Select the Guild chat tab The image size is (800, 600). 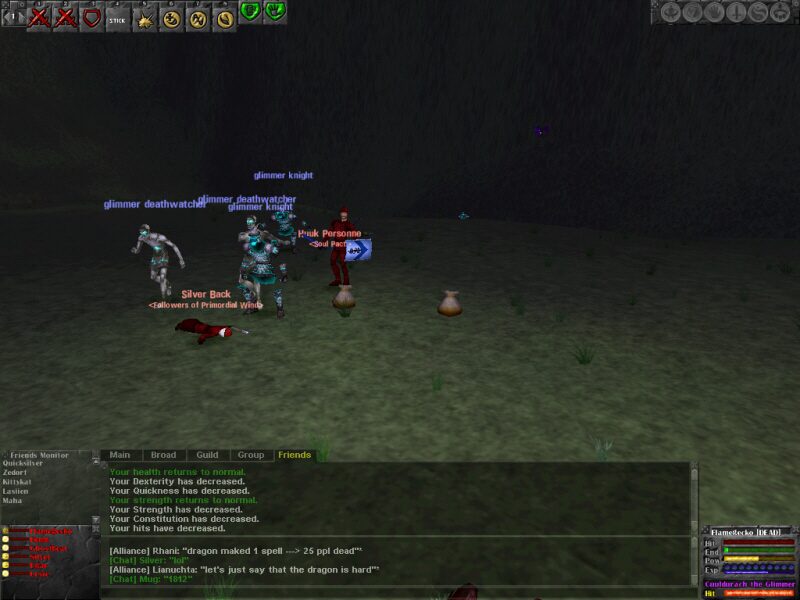(x=207, y=455)
